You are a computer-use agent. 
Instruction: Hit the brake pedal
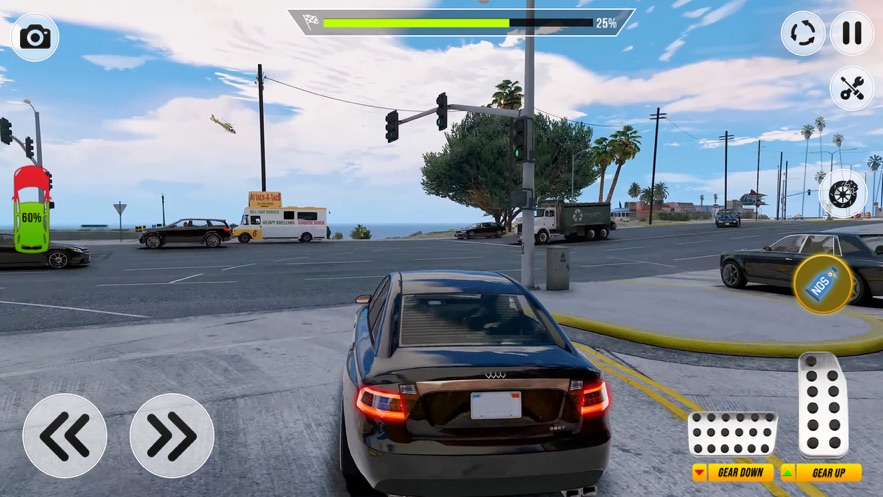click(732, 434)
